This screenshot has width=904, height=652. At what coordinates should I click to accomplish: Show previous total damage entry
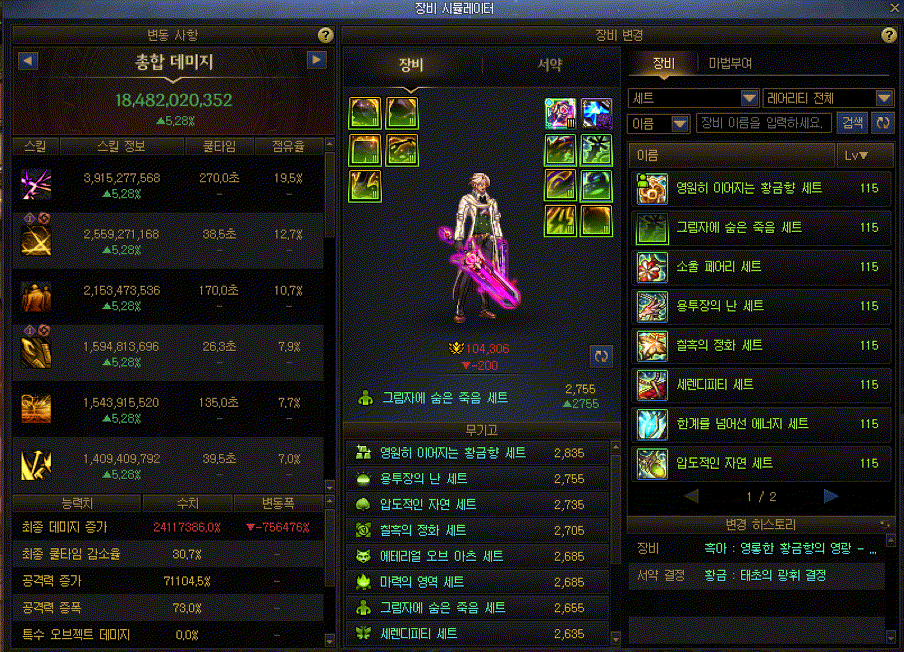28,61
